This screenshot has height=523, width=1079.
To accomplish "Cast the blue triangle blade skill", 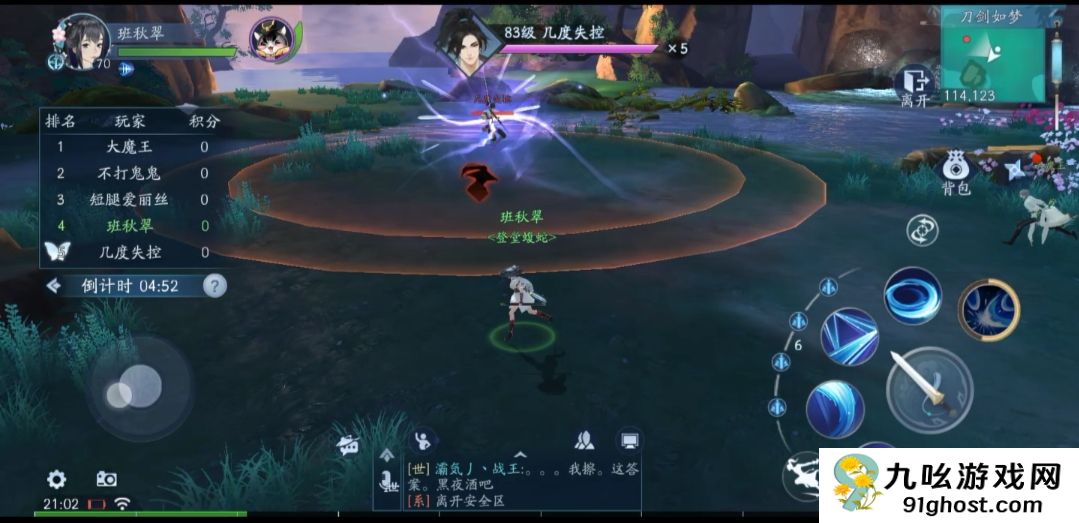I will click(849, 336).
